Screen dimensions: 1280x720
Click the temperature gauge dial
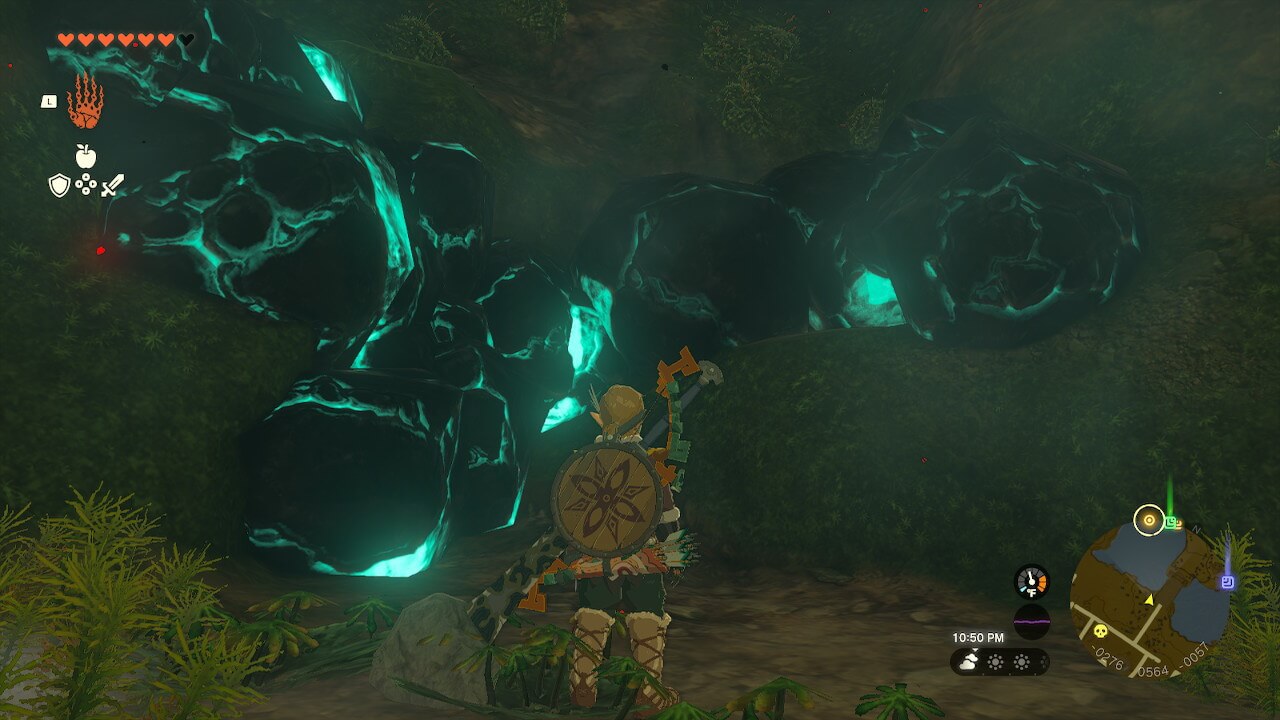pyautogui.click(x=1030, y=580)
